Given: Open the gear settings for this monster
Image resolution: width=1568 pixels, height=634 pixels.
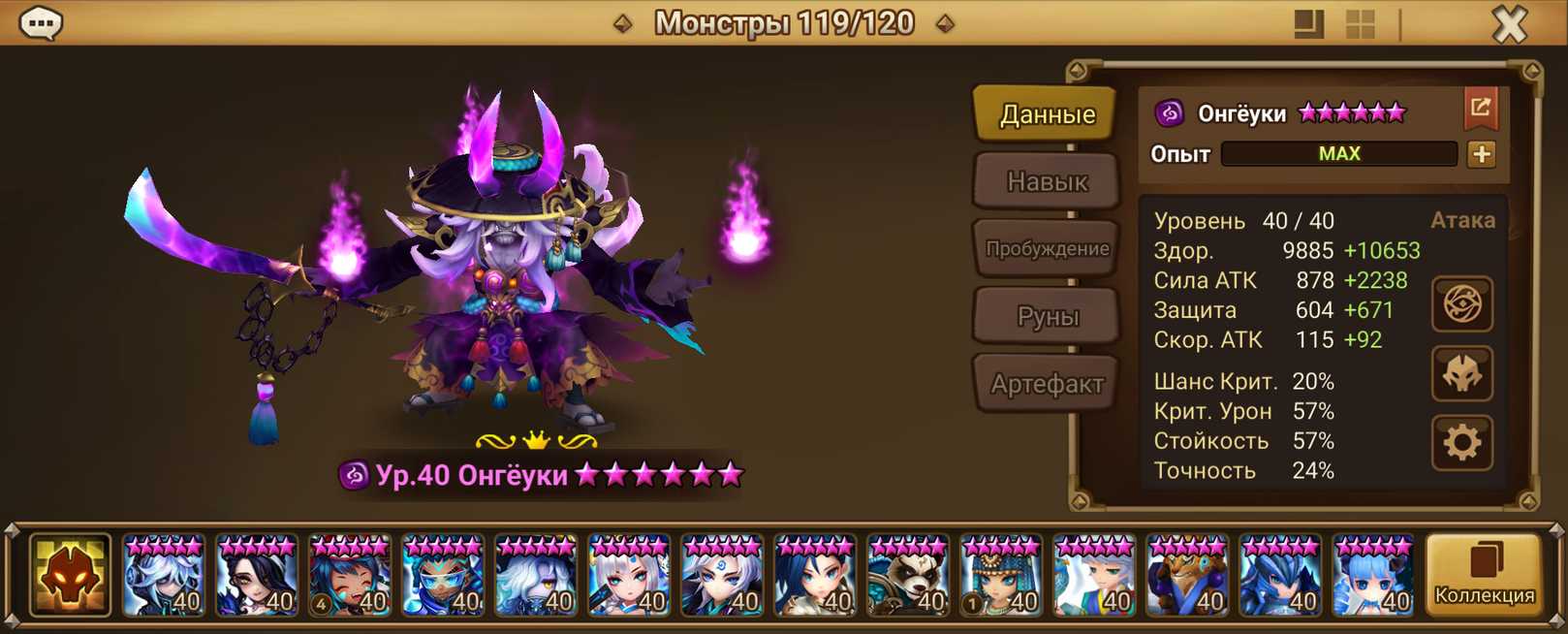Looking at the screenshot, I should coord(1461,443).
